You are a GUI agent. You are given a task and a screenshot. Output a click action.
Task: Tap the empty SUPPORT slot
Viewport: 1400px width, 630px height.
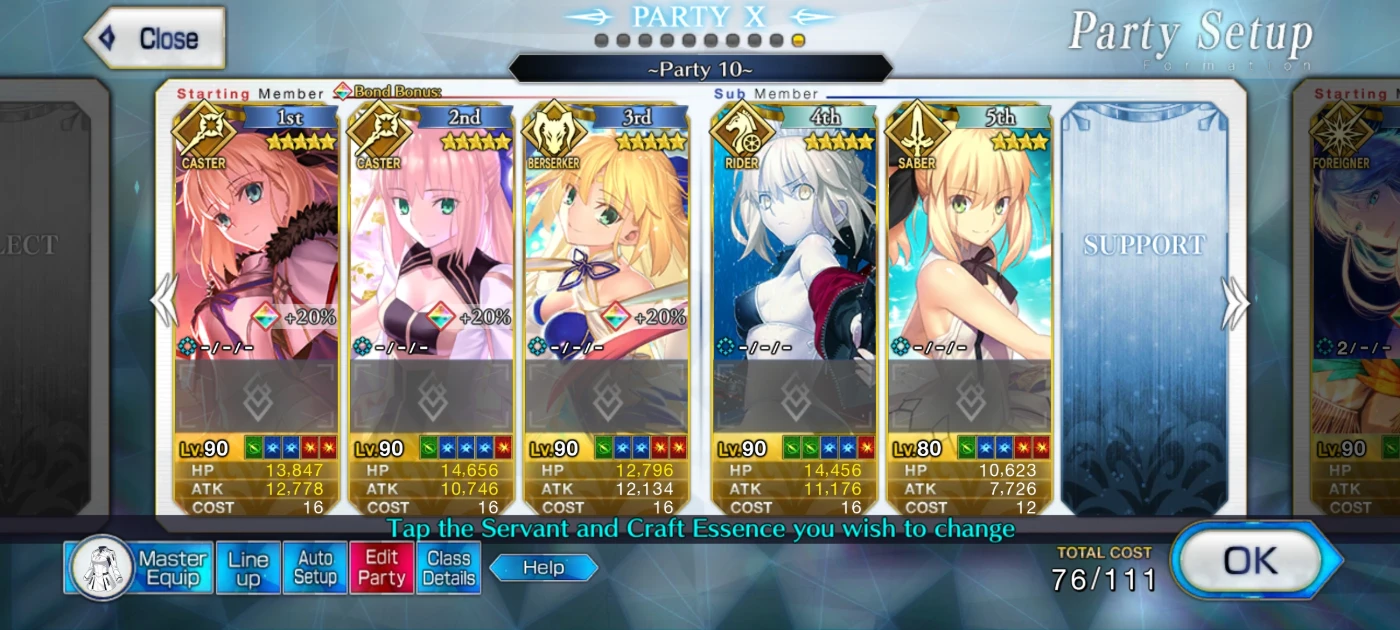pos(1144,300)
